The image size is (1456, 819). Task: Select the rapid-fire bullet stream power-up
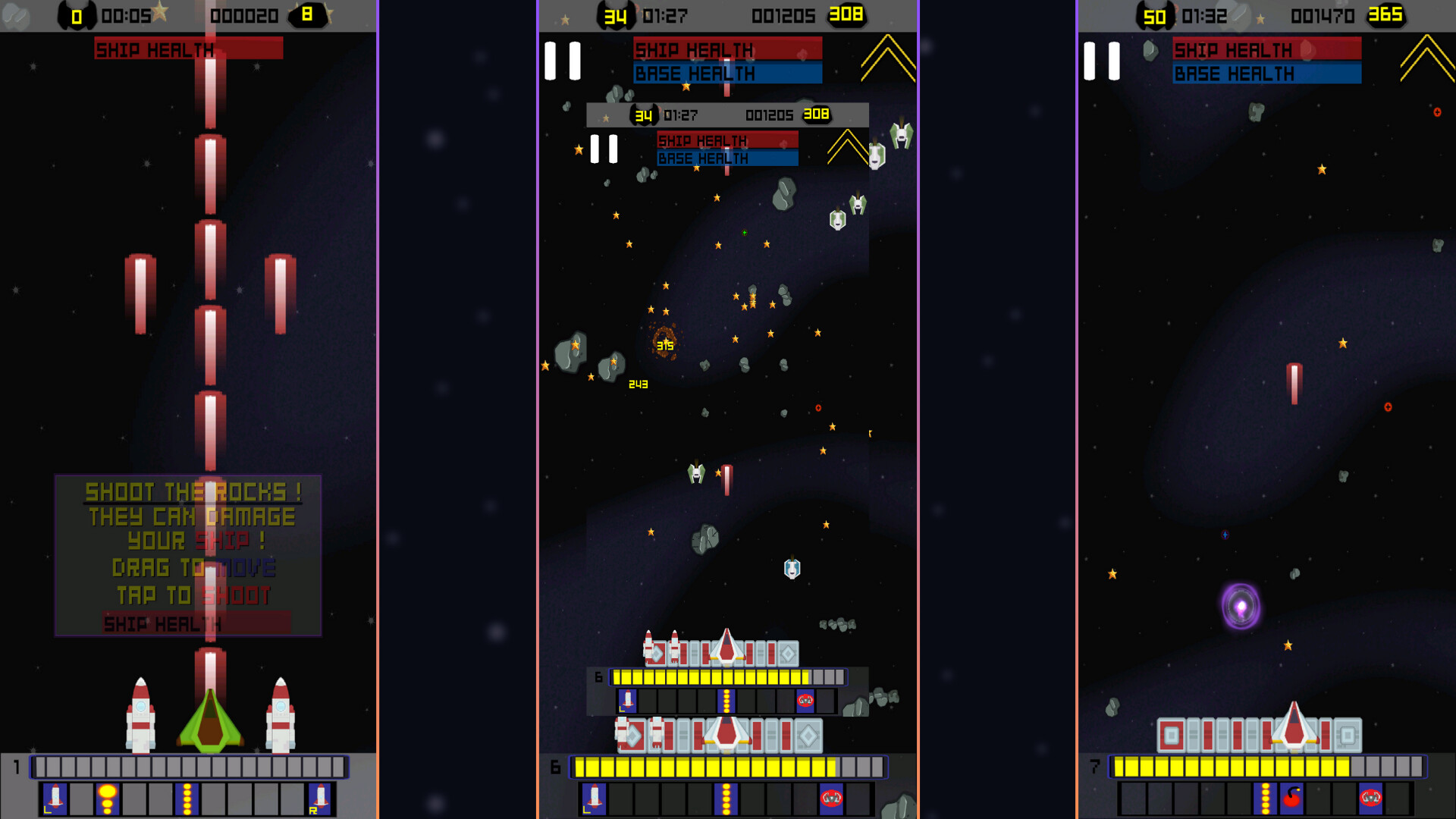[x=187, y=799]
